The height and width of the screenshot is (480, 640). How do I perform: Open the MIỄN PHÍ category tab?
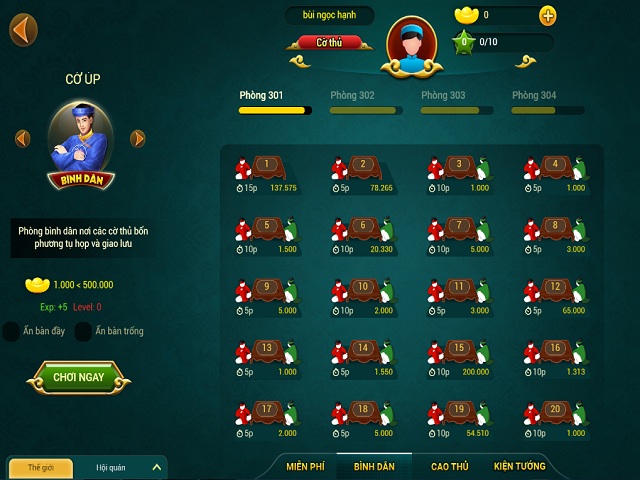coord(307,467)
